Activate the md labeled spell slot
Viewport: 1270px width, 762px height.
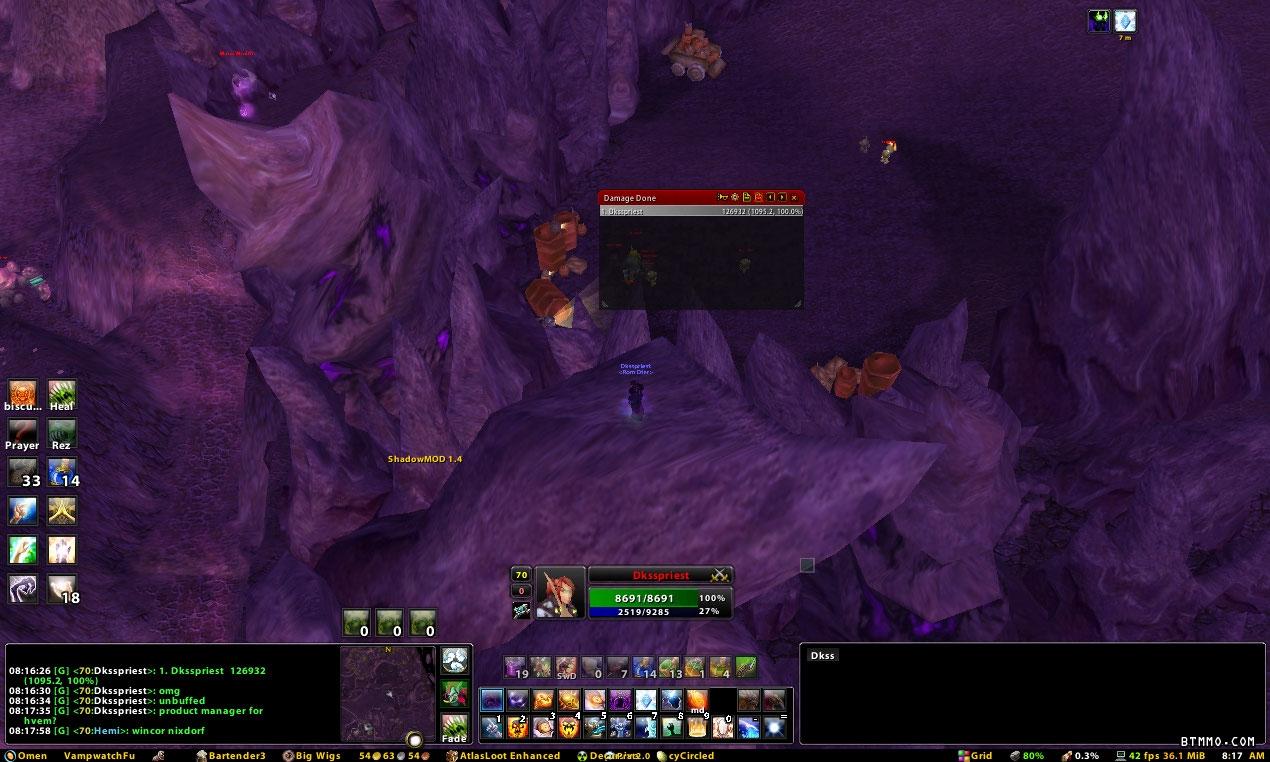pos(697,701)
